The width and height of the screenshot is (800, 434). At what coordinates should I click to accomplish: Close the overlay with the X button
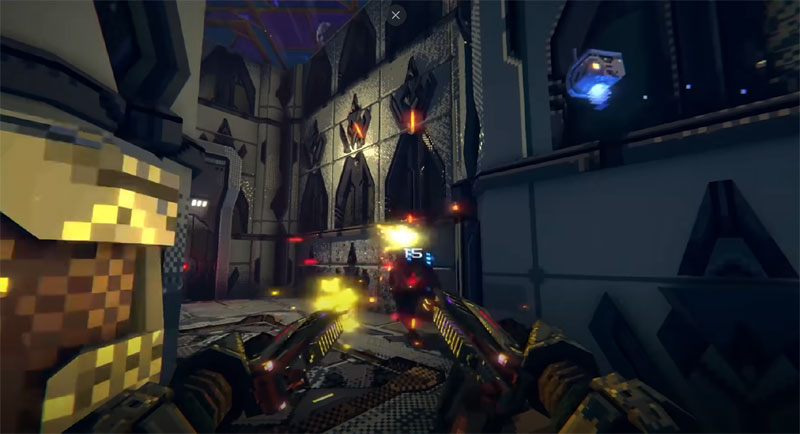click(x=397, y=15)
